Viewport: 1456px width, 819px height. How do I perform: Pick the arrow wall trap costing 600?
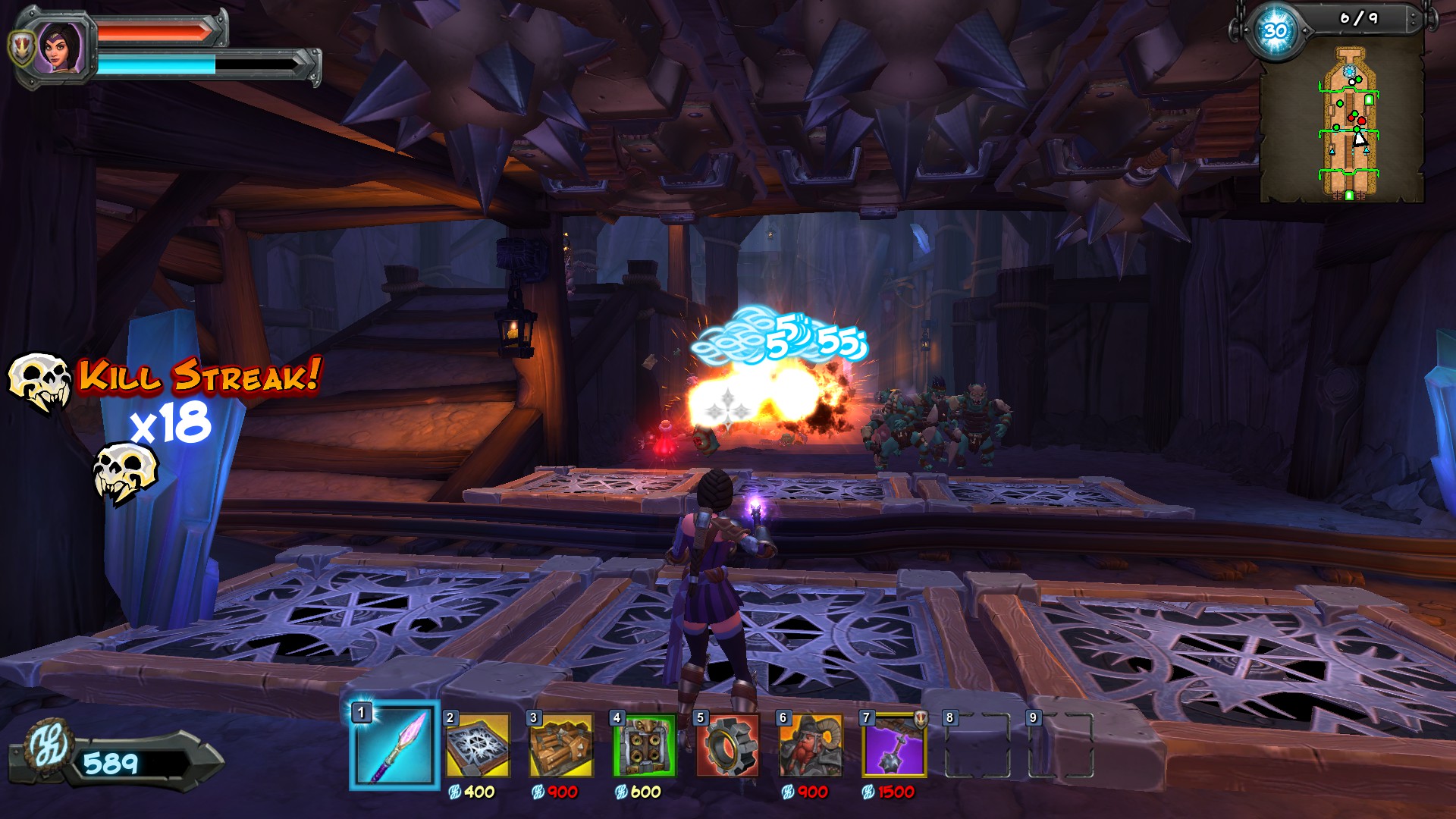tap(645, 746)
